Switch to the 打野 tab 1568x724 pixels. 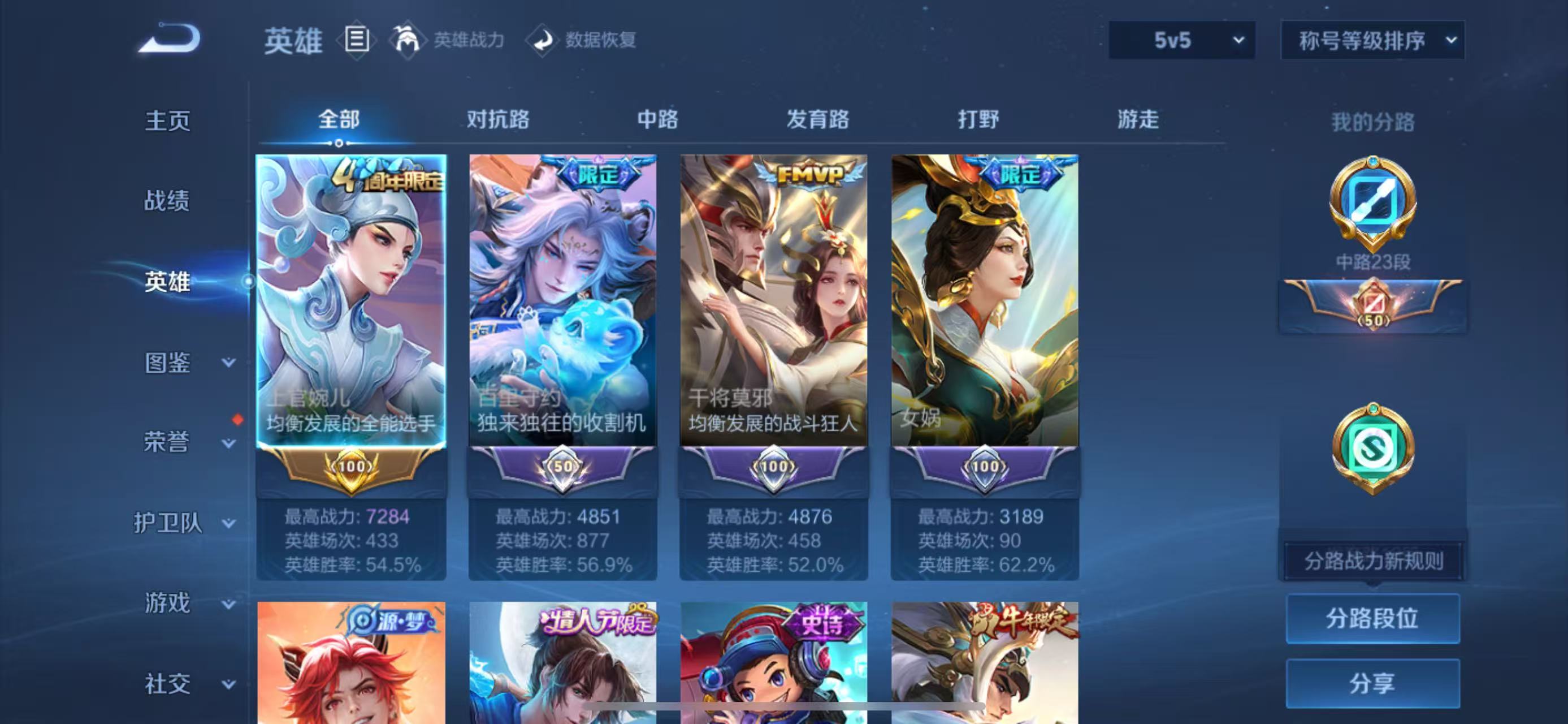[x=980, y=120]
